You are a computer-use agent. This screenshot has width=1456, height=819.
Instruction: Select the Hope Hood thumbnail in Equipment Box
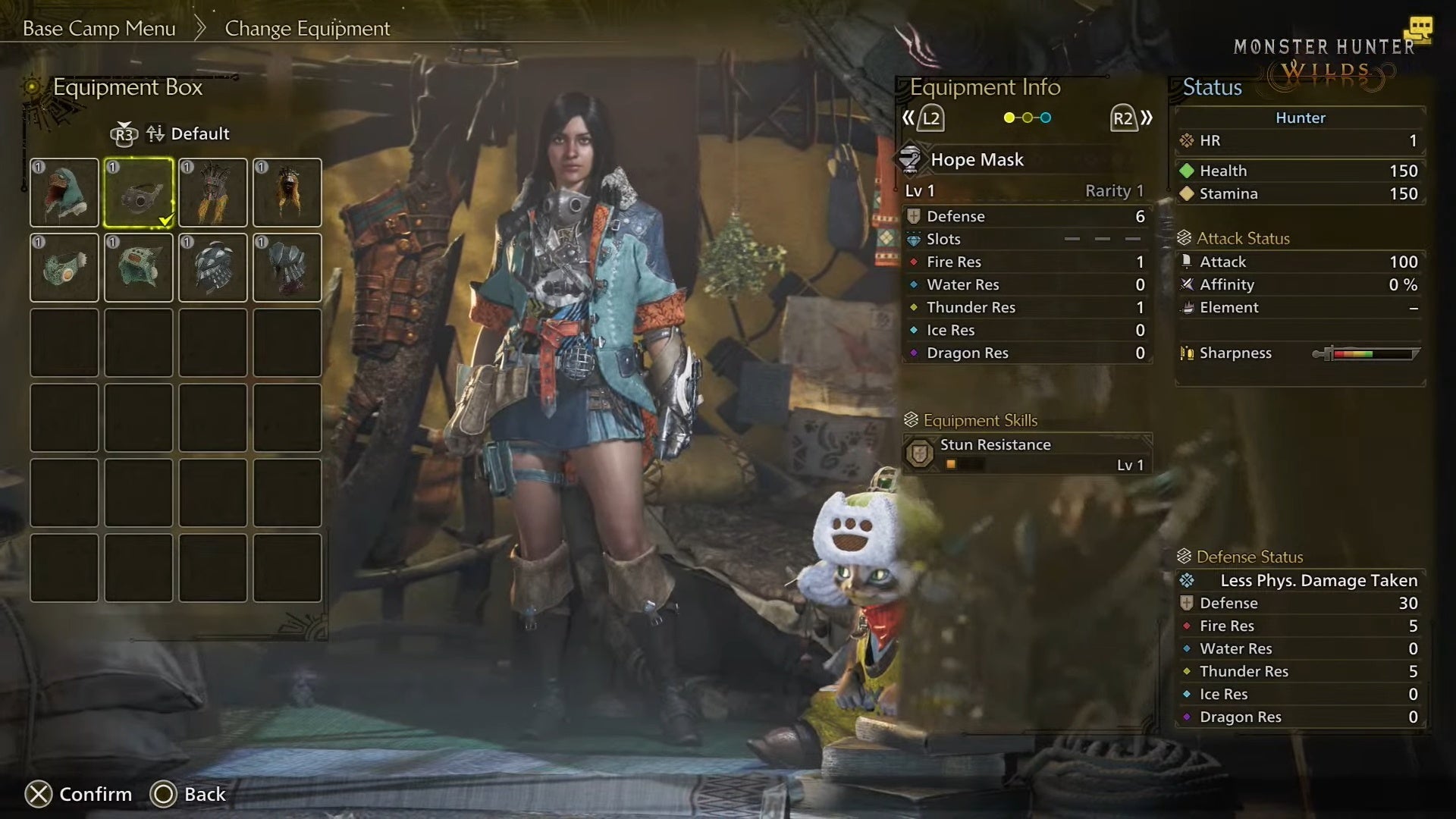click(64, 192)
